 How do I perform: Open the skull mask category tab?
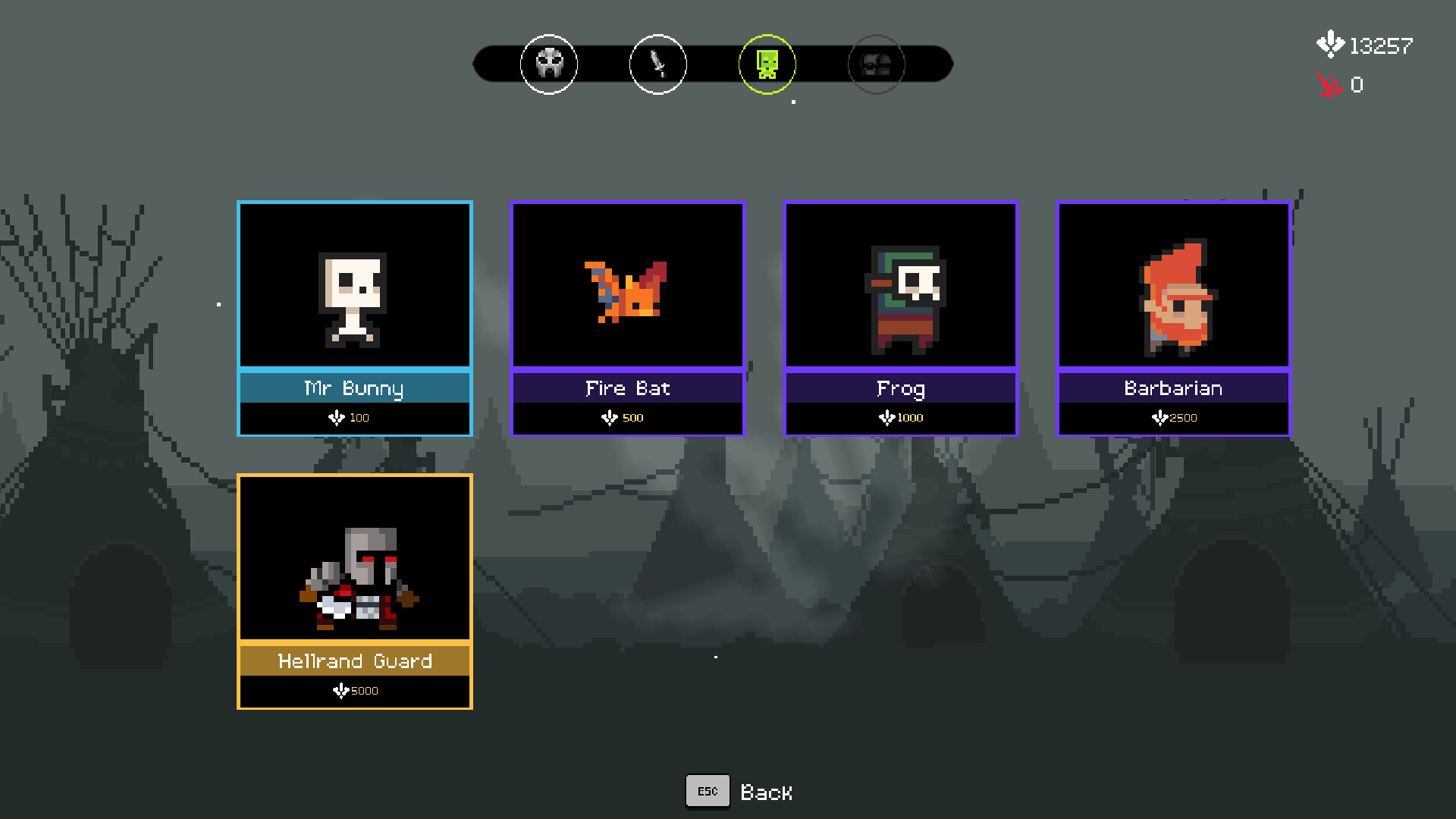tap(548, 64)
